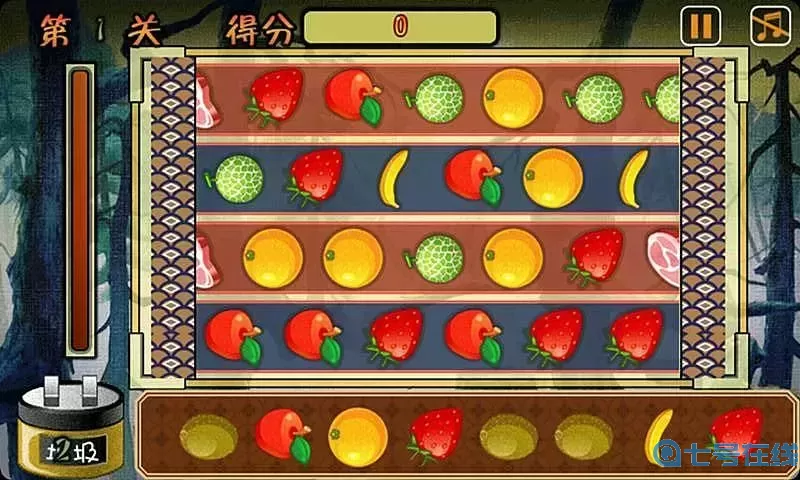This screenshot has width=800, height=480.
Task: Select the strawberry on the top conveyor row
Action: (x=274, y=97)
